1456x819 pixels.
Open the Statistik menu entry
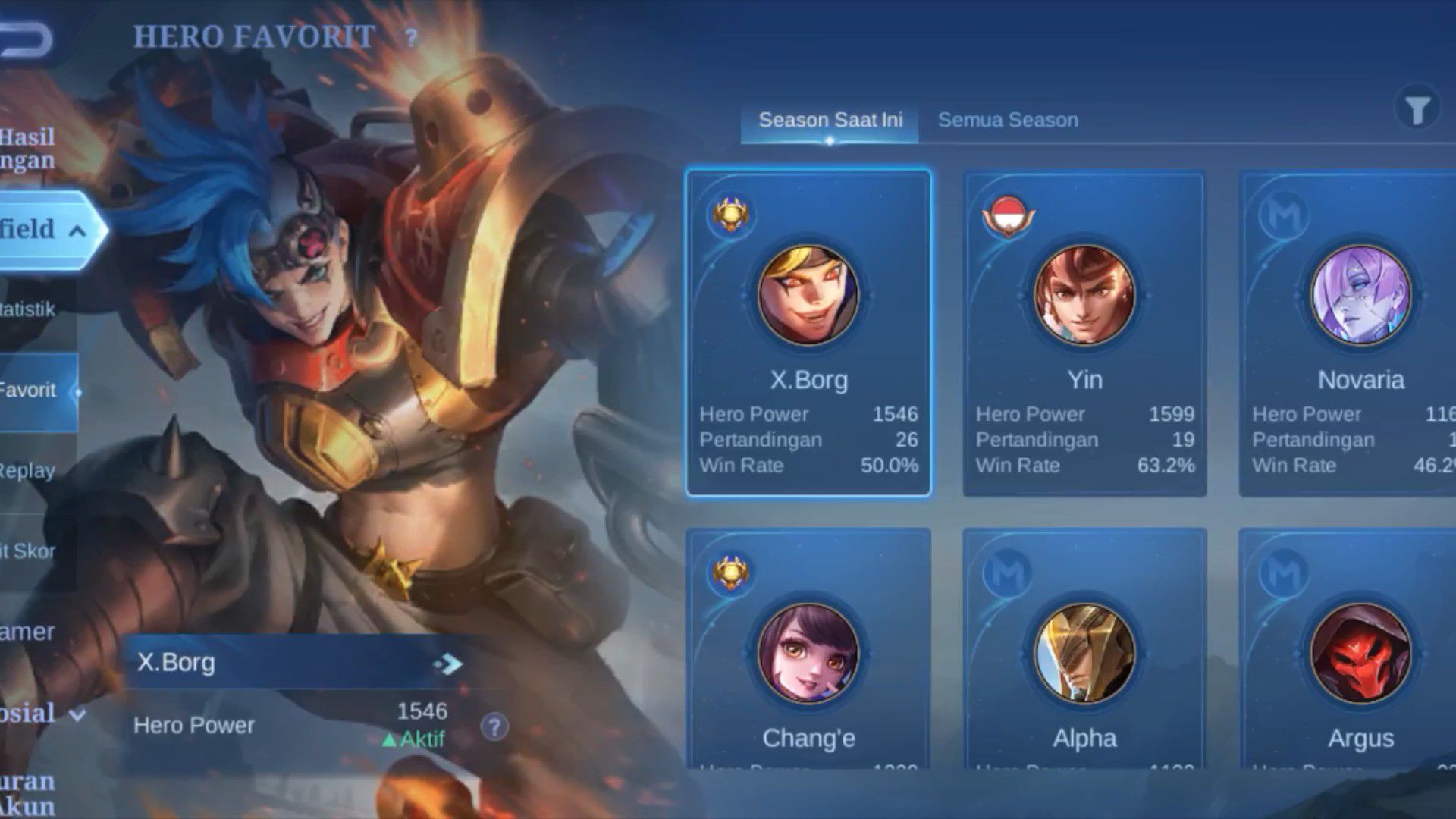pos(29,309)
